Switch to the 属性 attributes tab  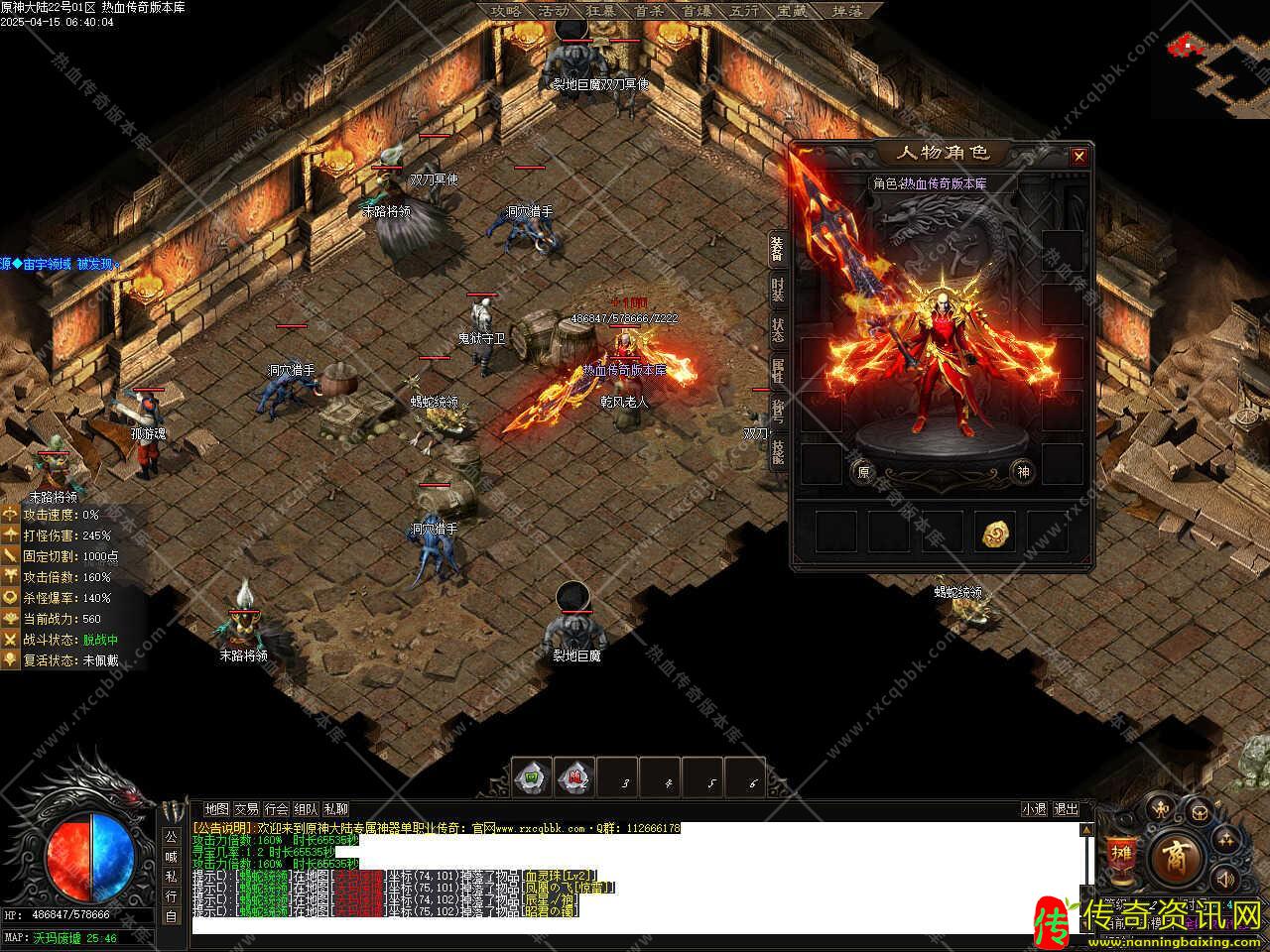[778, 371]
